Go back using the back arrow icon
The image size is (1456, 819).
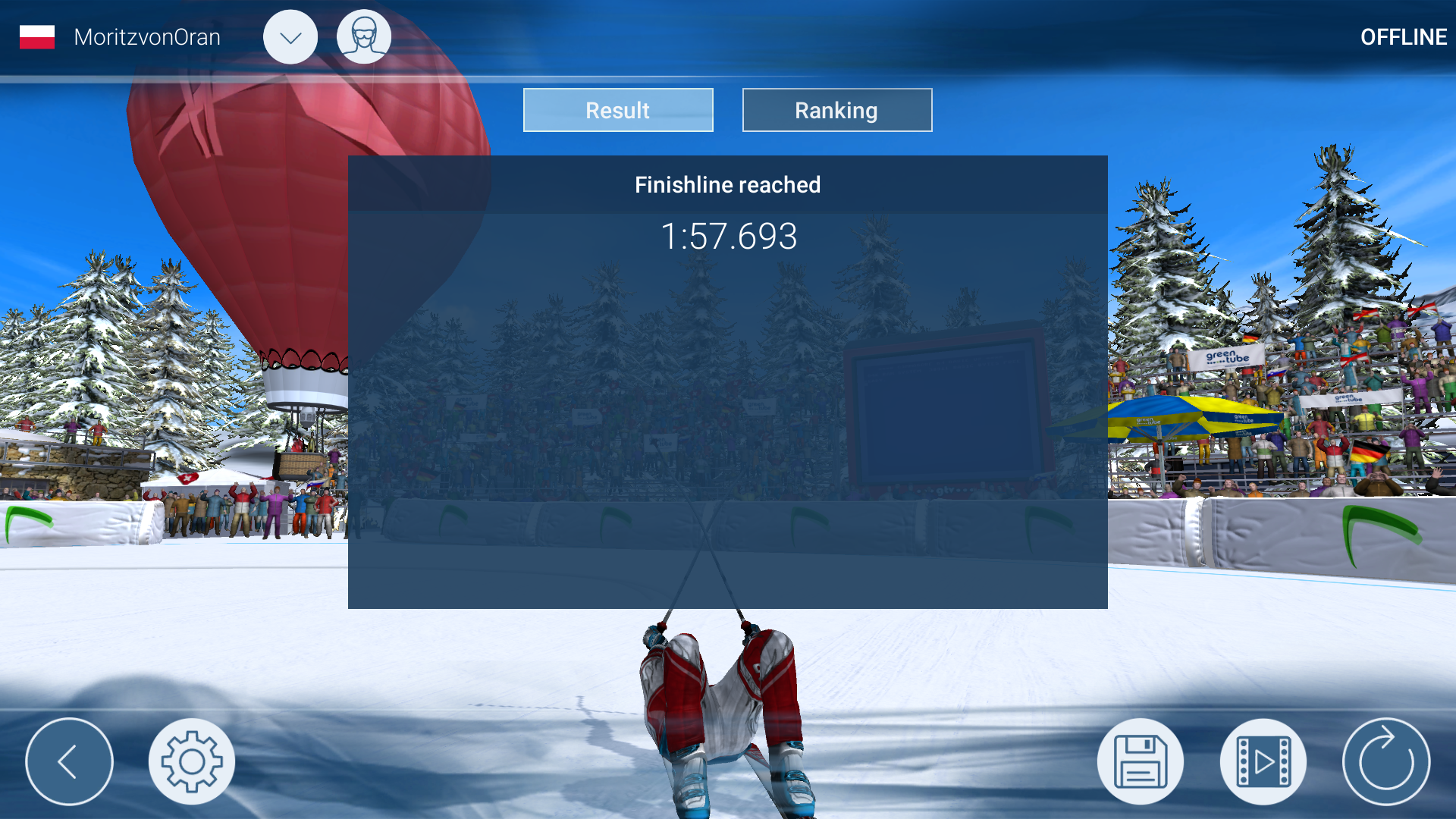click(69, 761)
